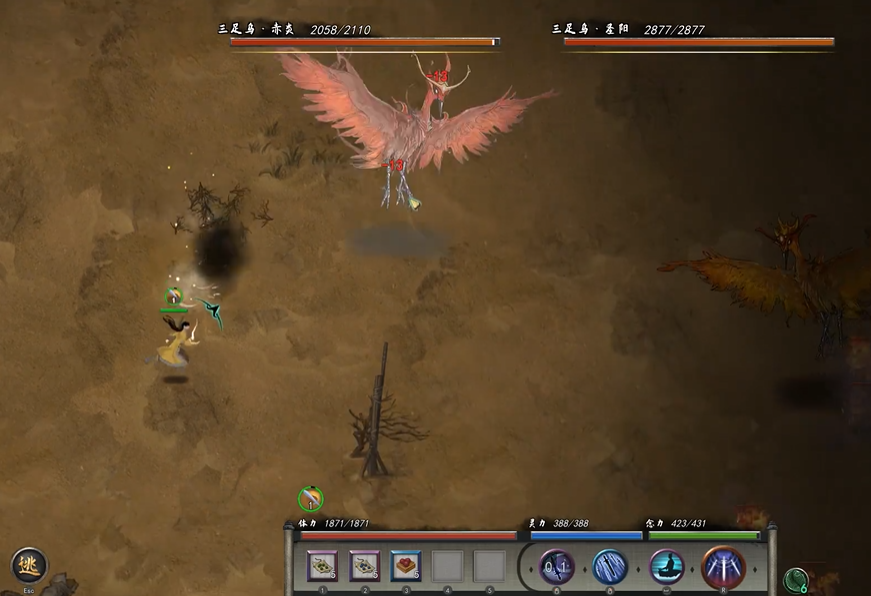Trigger the red-ringed ultimate sword skill
The width and height of the screenshot is (871, 596).
723,567
